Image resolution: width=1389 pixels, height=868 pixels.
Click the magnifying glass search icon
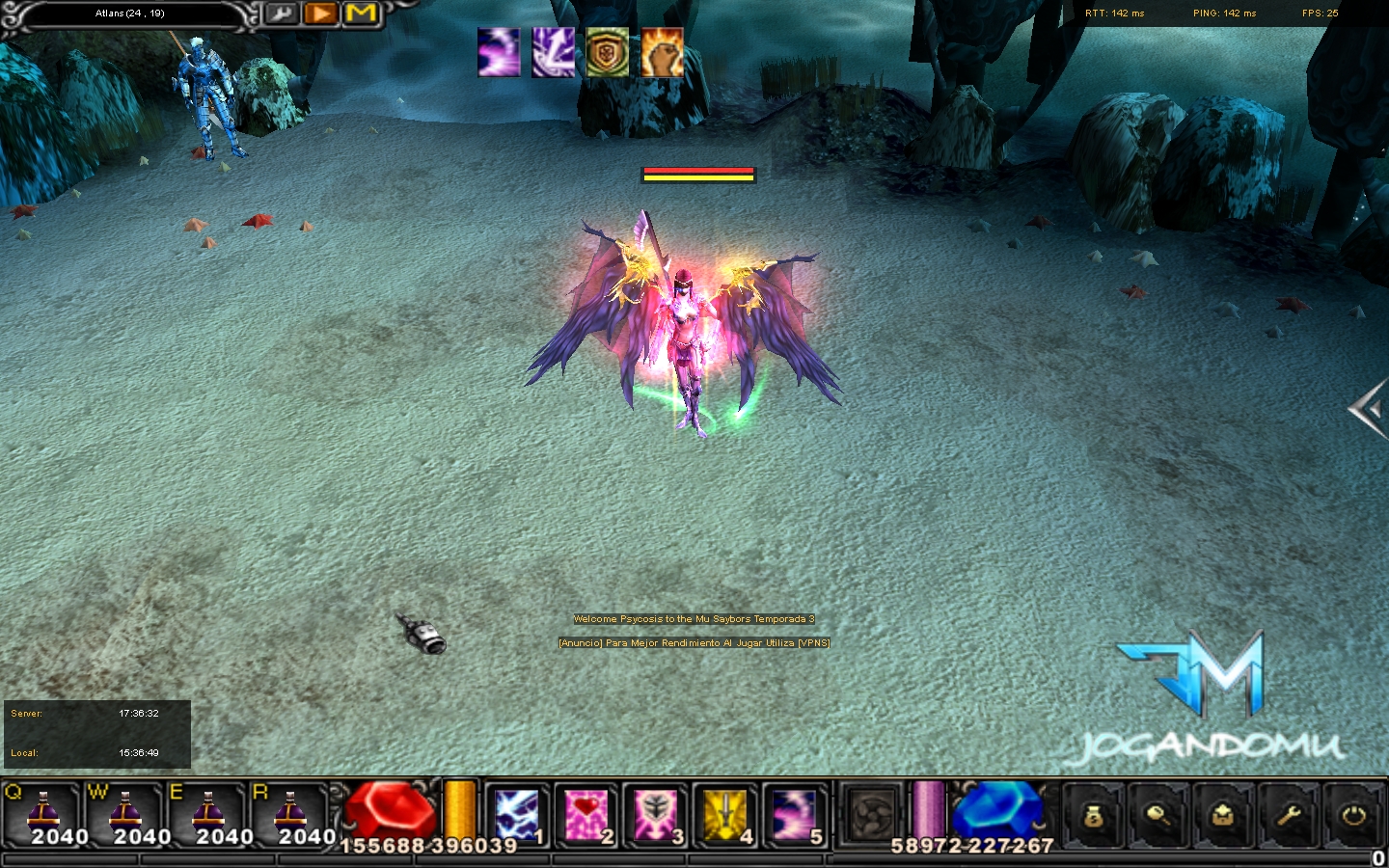[1157, 817]
